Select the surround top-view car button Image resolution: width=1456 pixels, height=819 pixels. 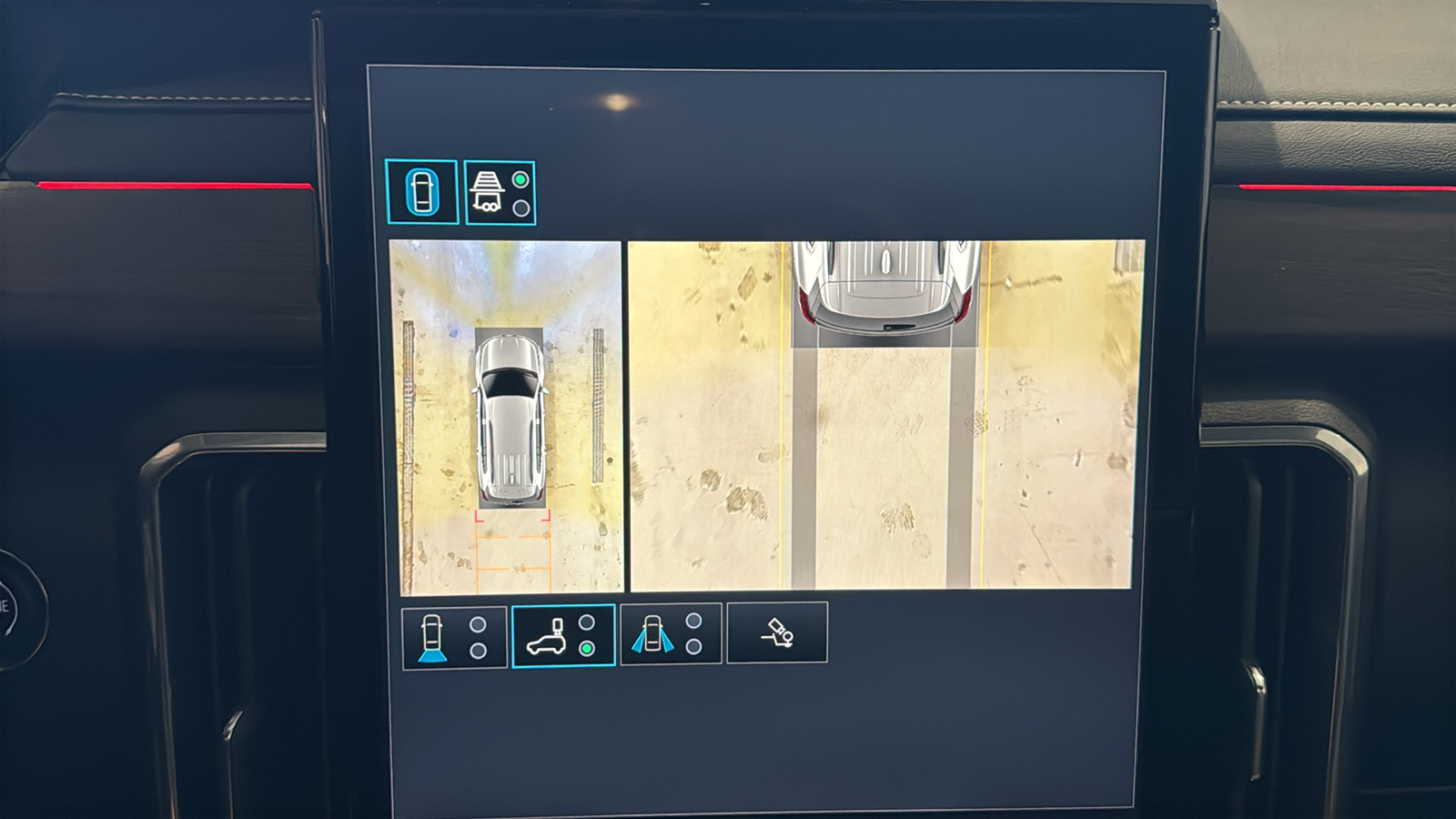(421, 192)
